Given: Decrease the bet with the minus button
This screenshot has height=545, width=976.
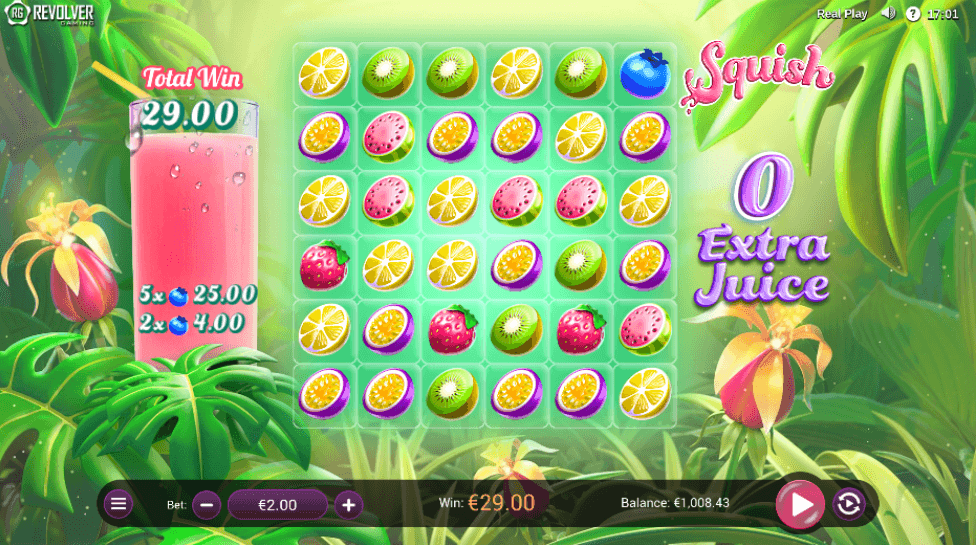Looking at the screenshot, I should click(206, 505).
